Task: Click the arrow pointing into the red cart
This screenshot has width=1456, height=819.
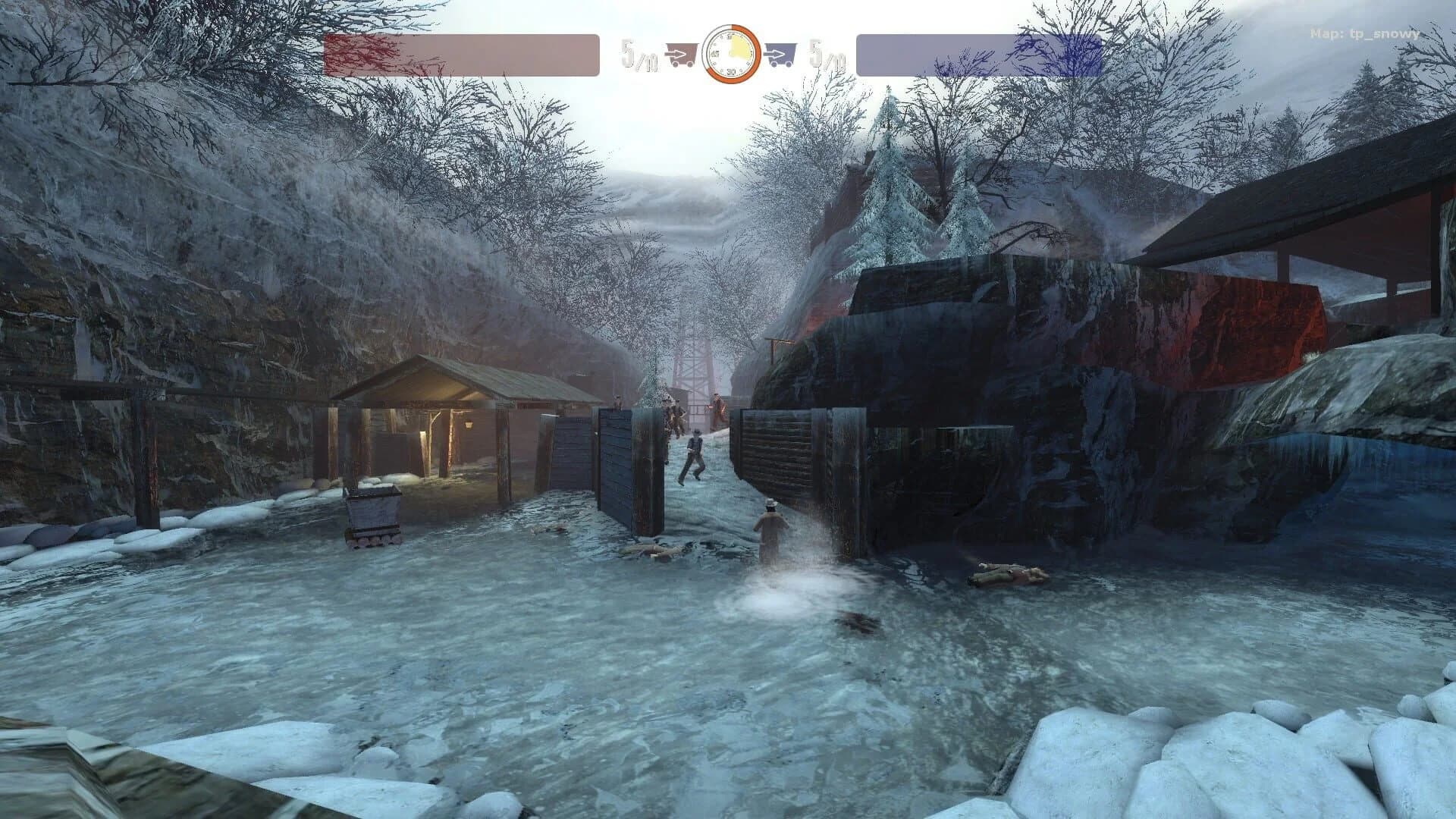Action: [675, 53]
